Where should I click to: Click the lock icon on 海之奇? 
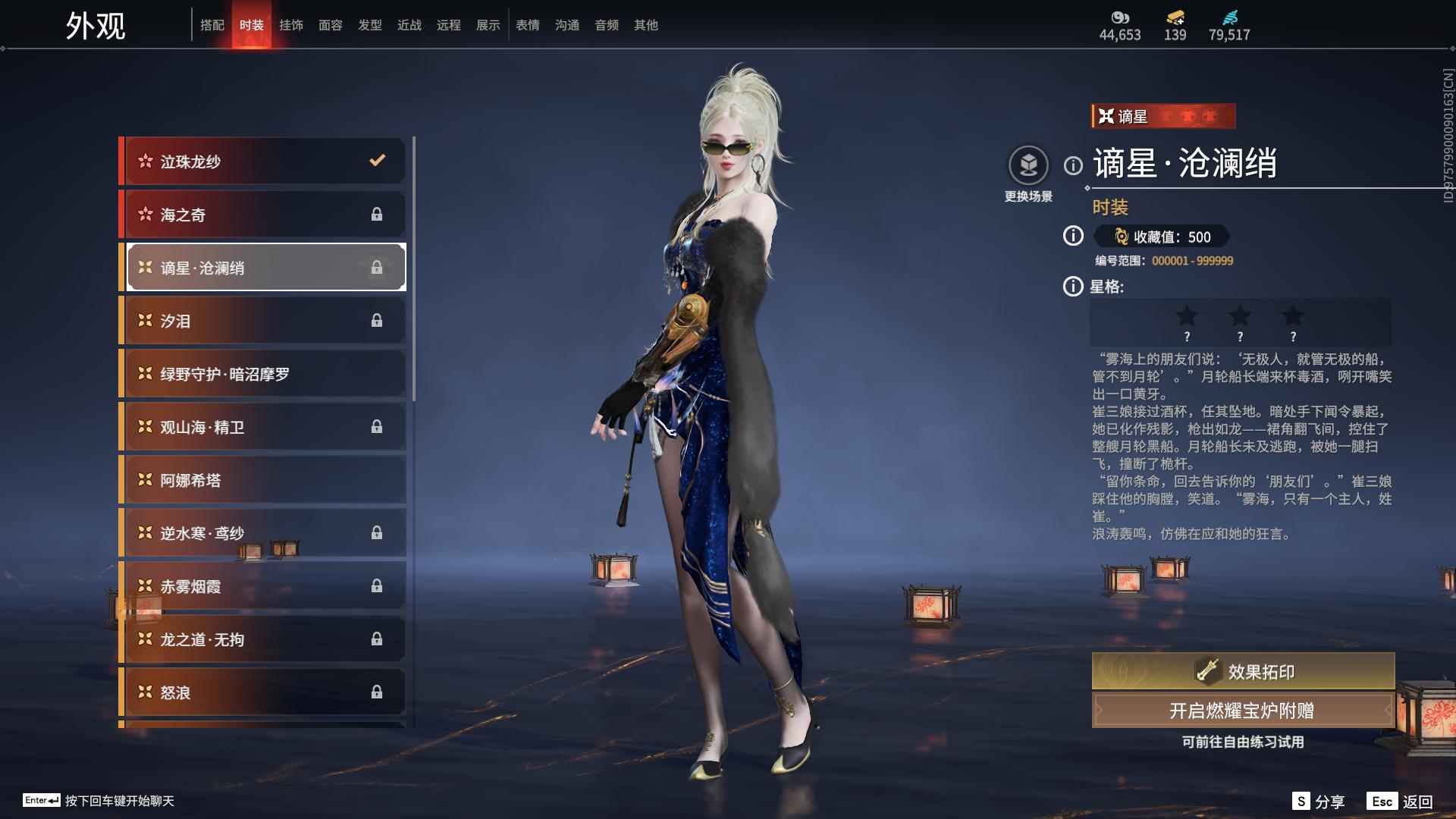377,215
